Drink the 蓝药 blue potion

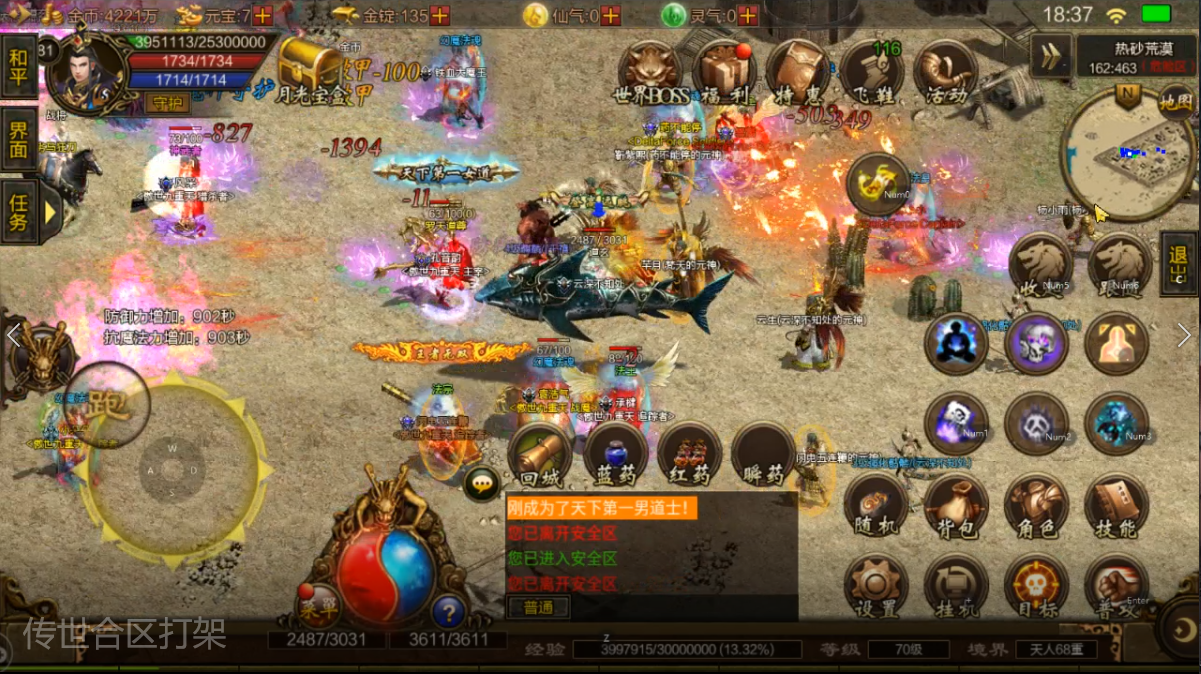point(616,456)
